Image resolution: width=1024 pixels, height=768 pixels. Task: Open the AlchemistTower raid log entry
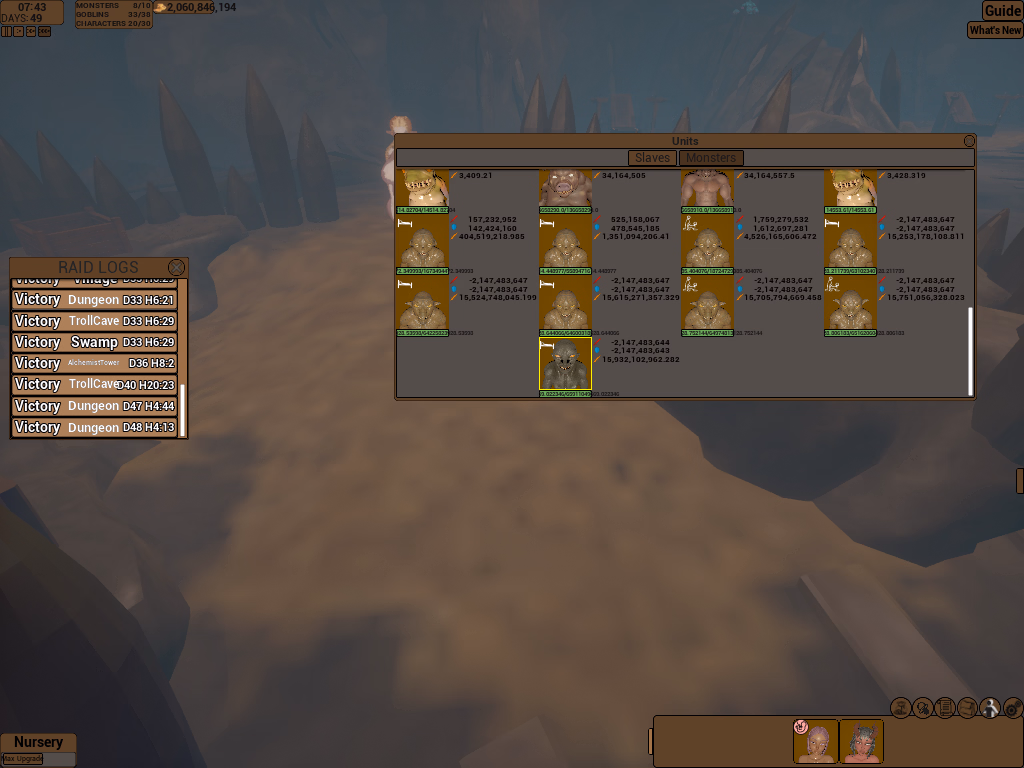tap(94, 363)
